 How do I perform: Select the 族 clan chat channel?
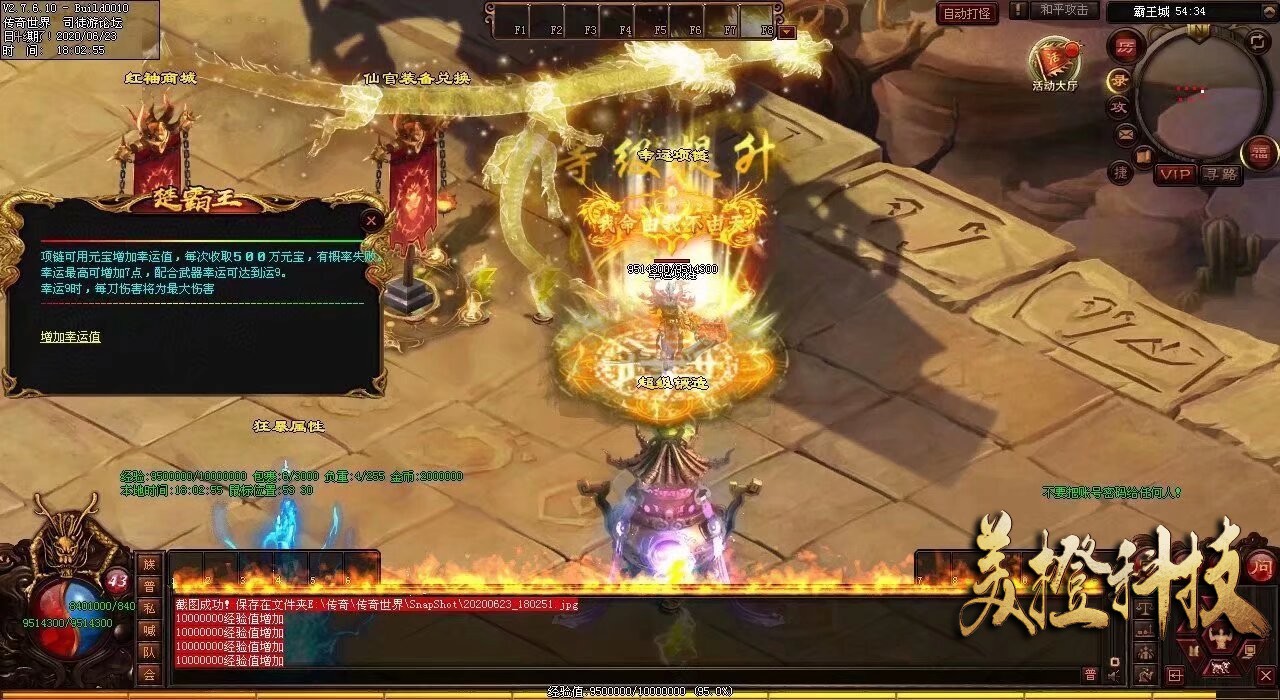pos(149,564)
